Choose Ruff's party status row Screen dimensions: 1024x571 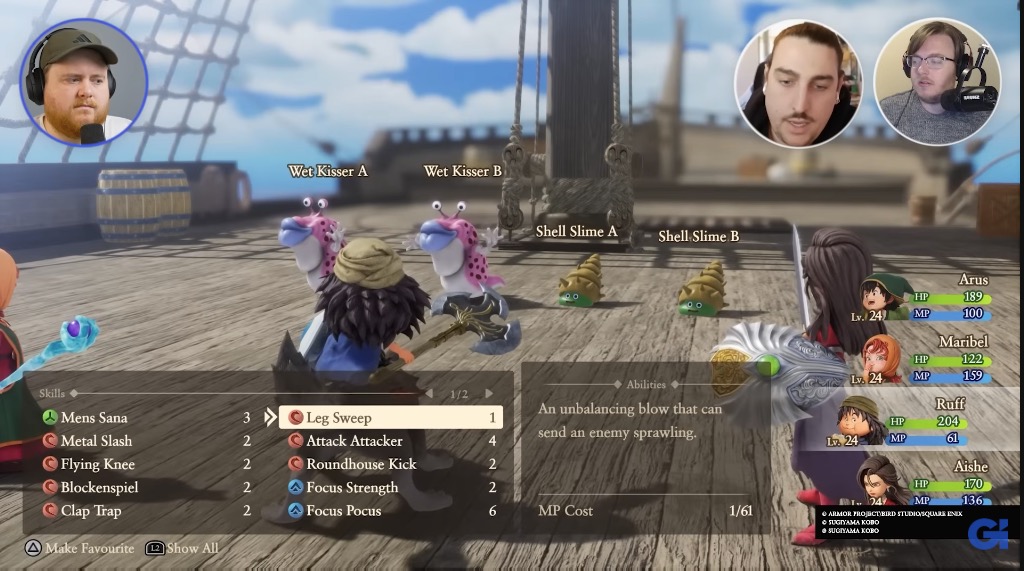[930, 422]
